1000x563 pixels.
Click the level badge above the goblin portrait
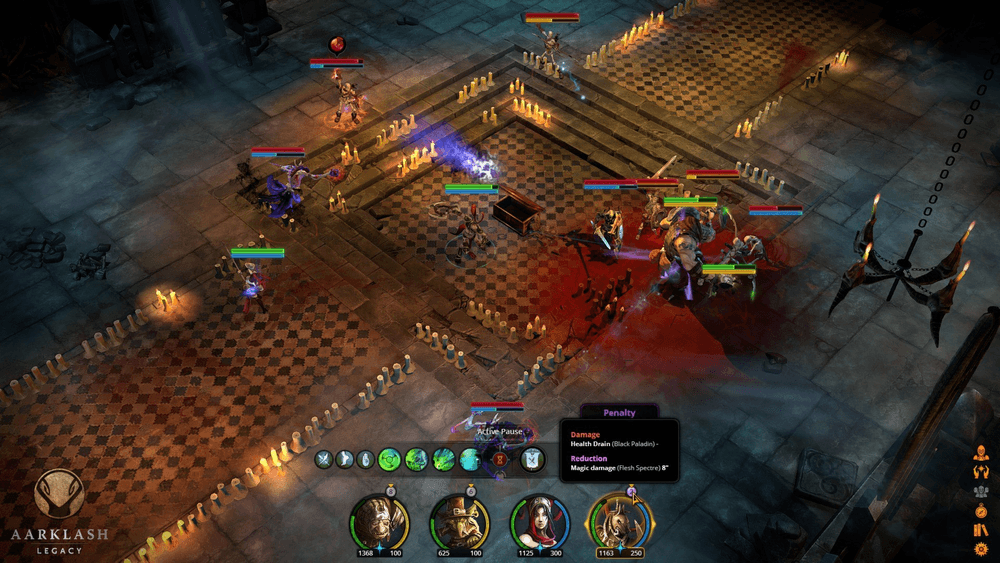pos(470,490)
